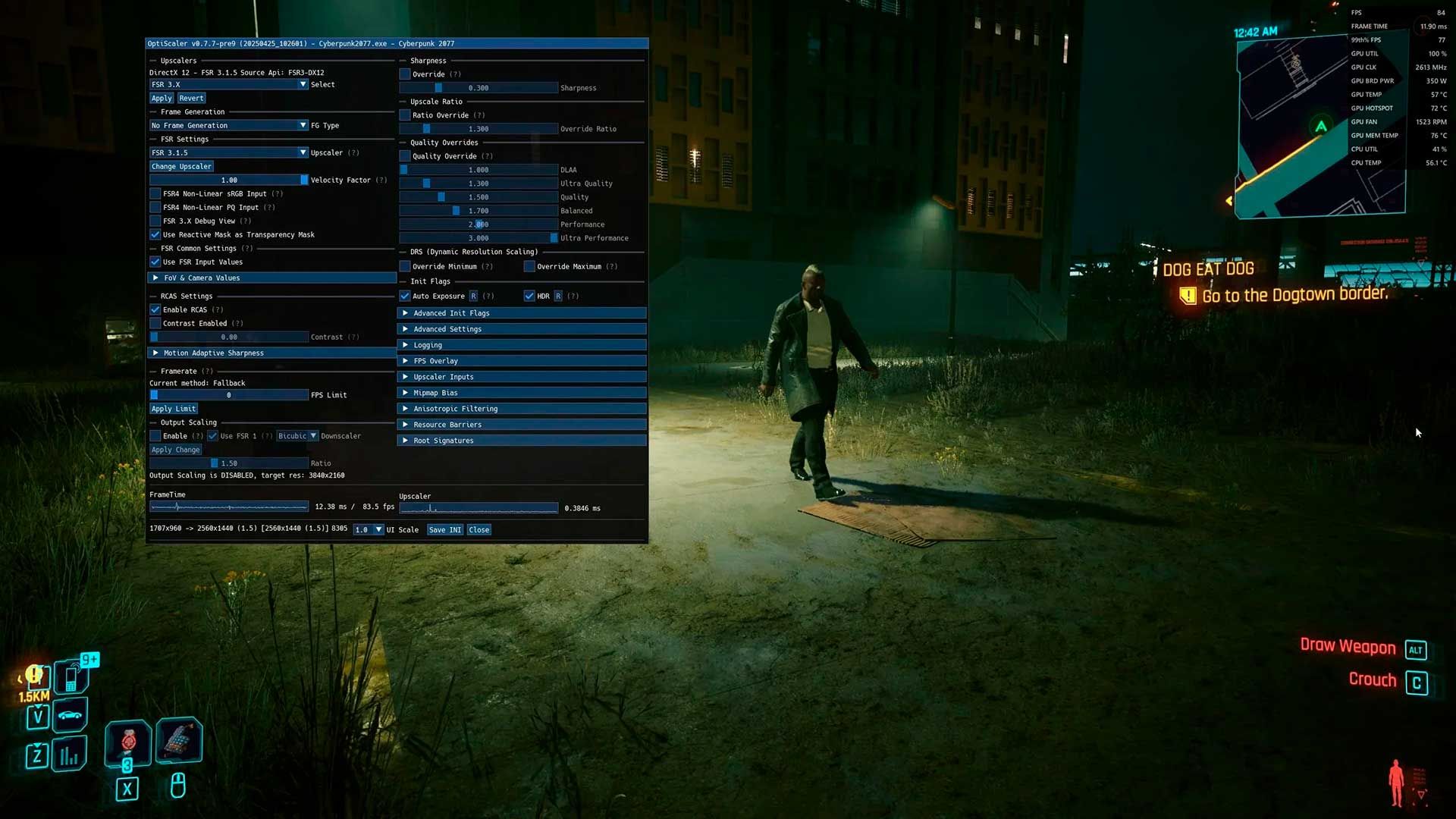Disable the Enable RCAS checkbox
Screen dimensions: 1456x819
[x=155, y=310]
